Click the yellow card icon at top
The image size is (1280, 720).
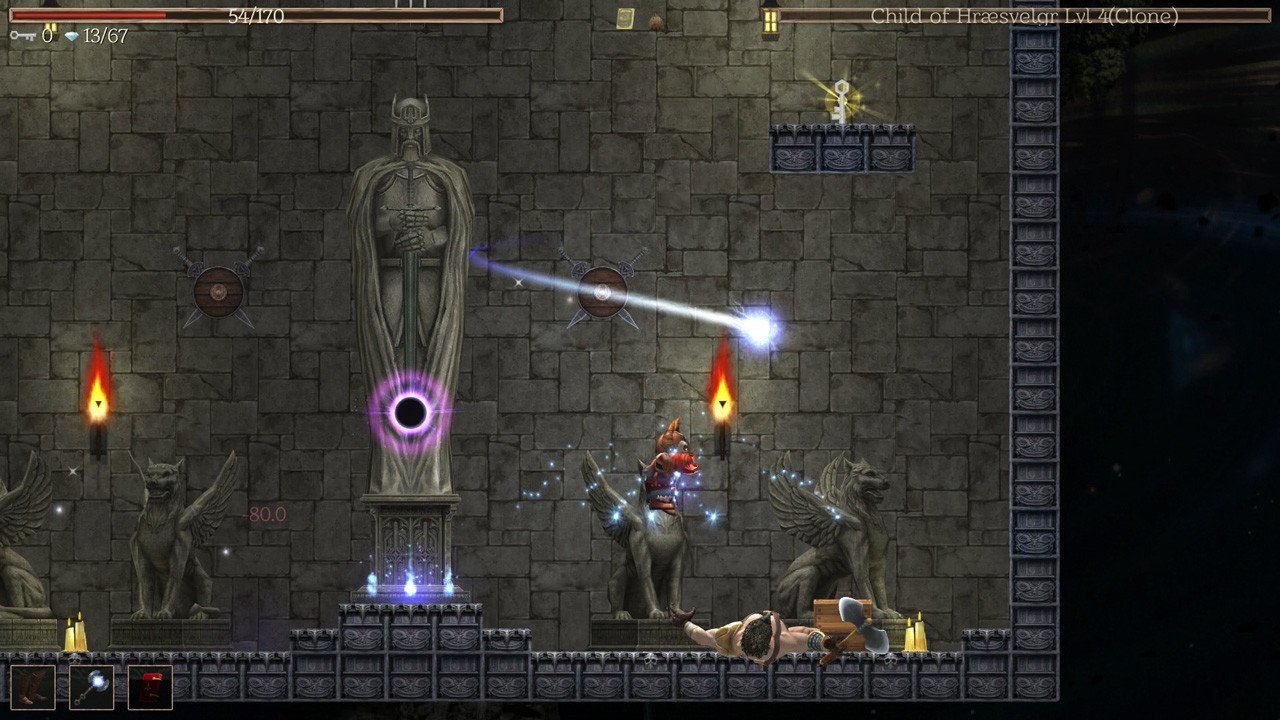point(625,18)
